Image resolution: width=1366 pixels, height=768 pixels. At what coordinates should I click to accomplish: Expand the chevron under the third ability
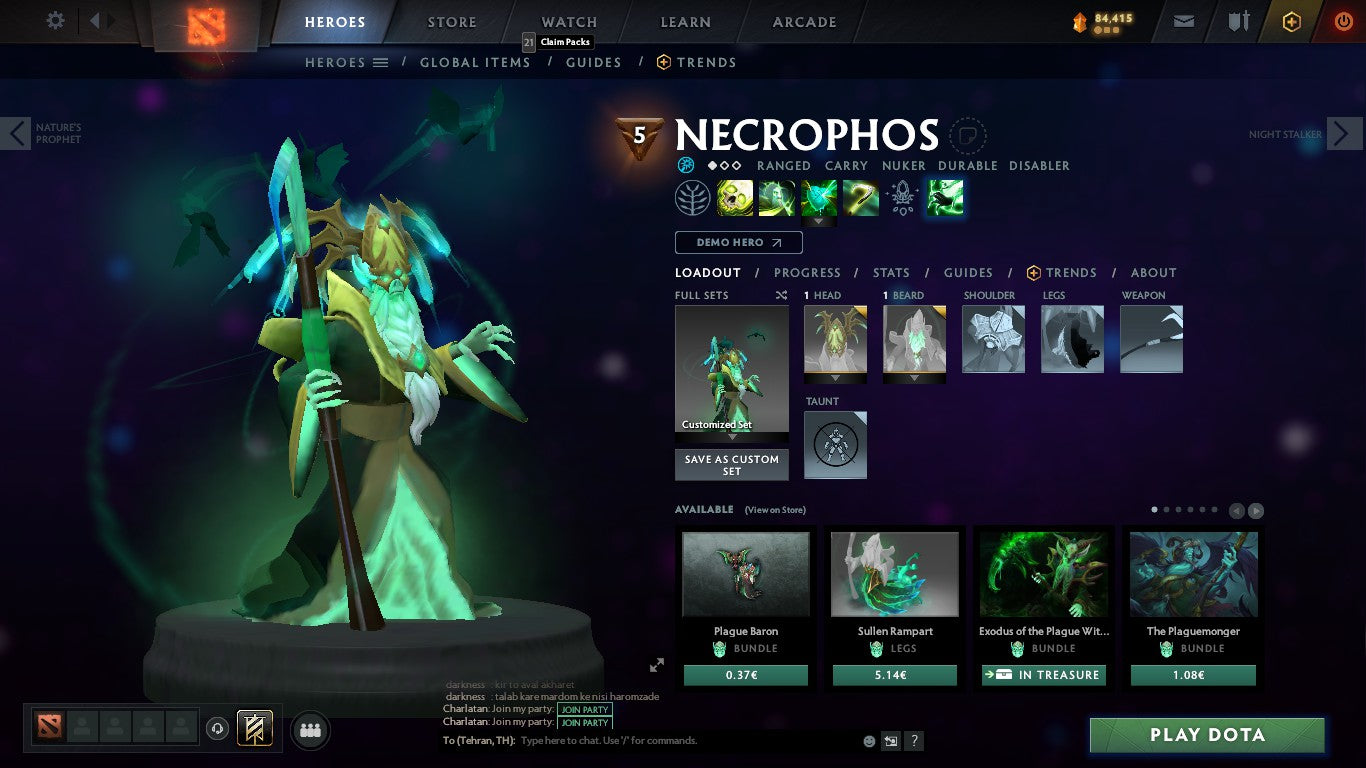coord(818,221)
